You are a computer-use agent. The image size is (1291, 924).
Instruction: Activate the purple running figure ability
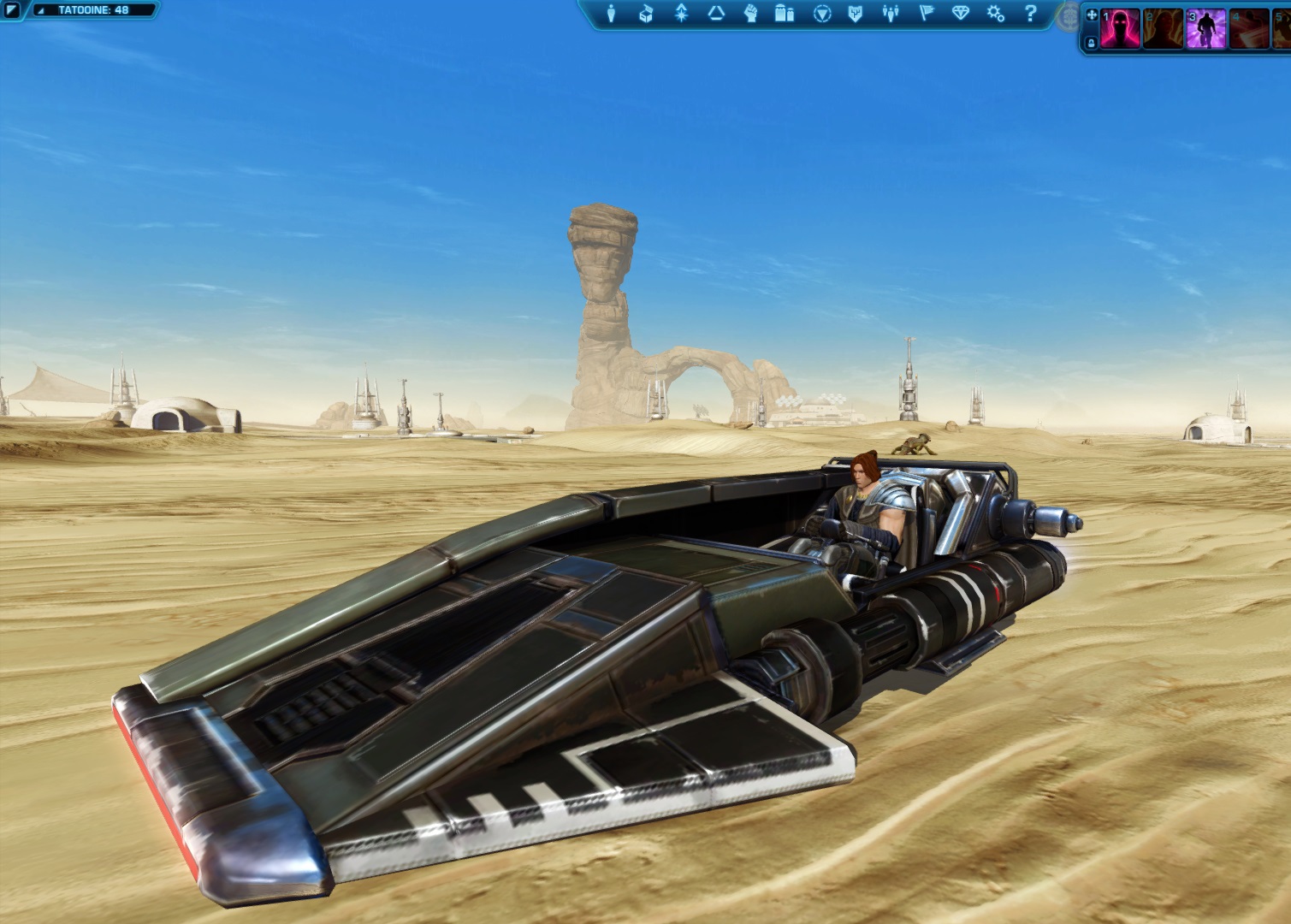(x=1206, y=29)
